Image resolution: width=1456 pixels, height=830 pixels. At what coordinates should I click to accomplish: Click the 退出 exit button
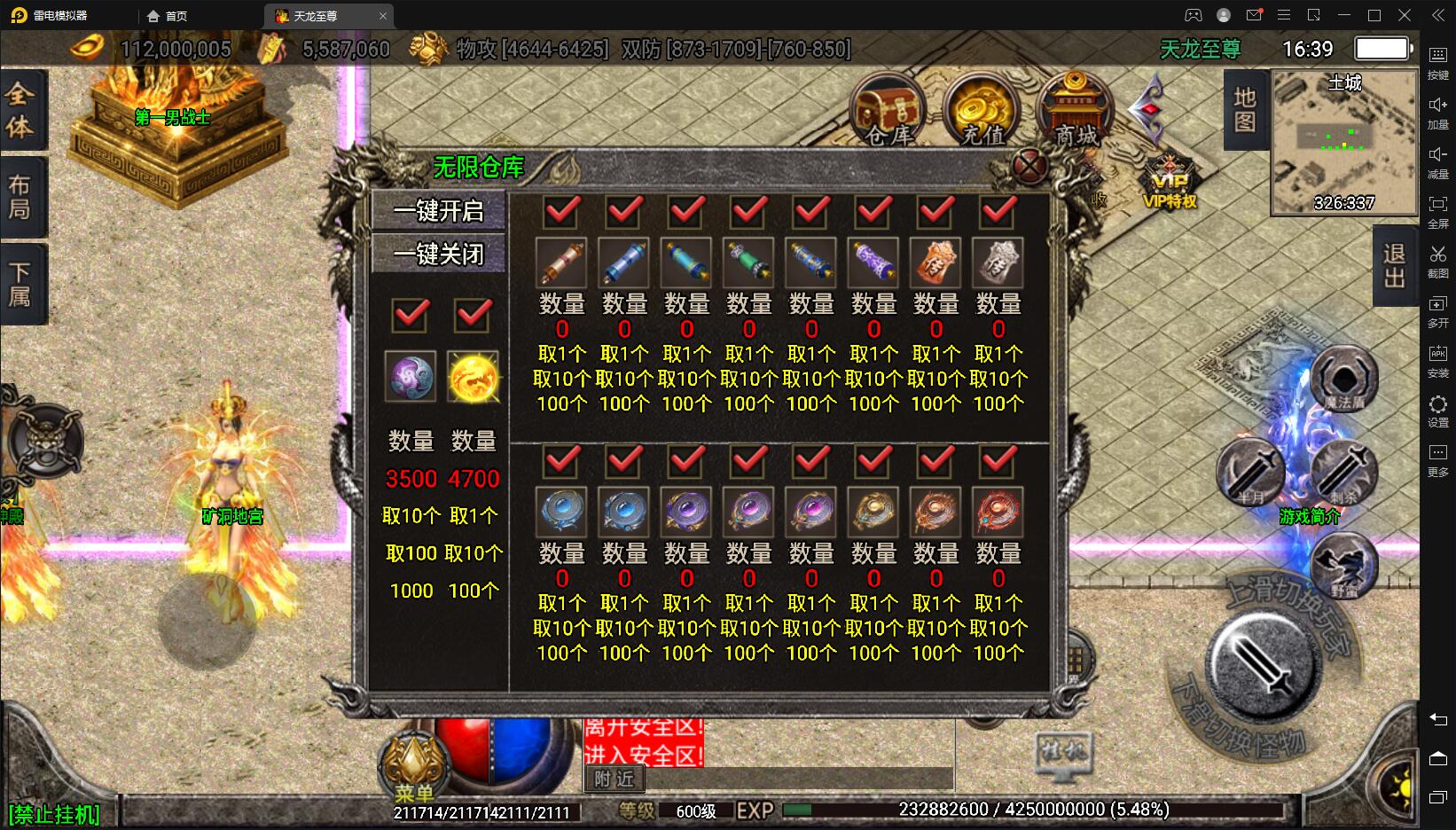[x=1394, y=265]
